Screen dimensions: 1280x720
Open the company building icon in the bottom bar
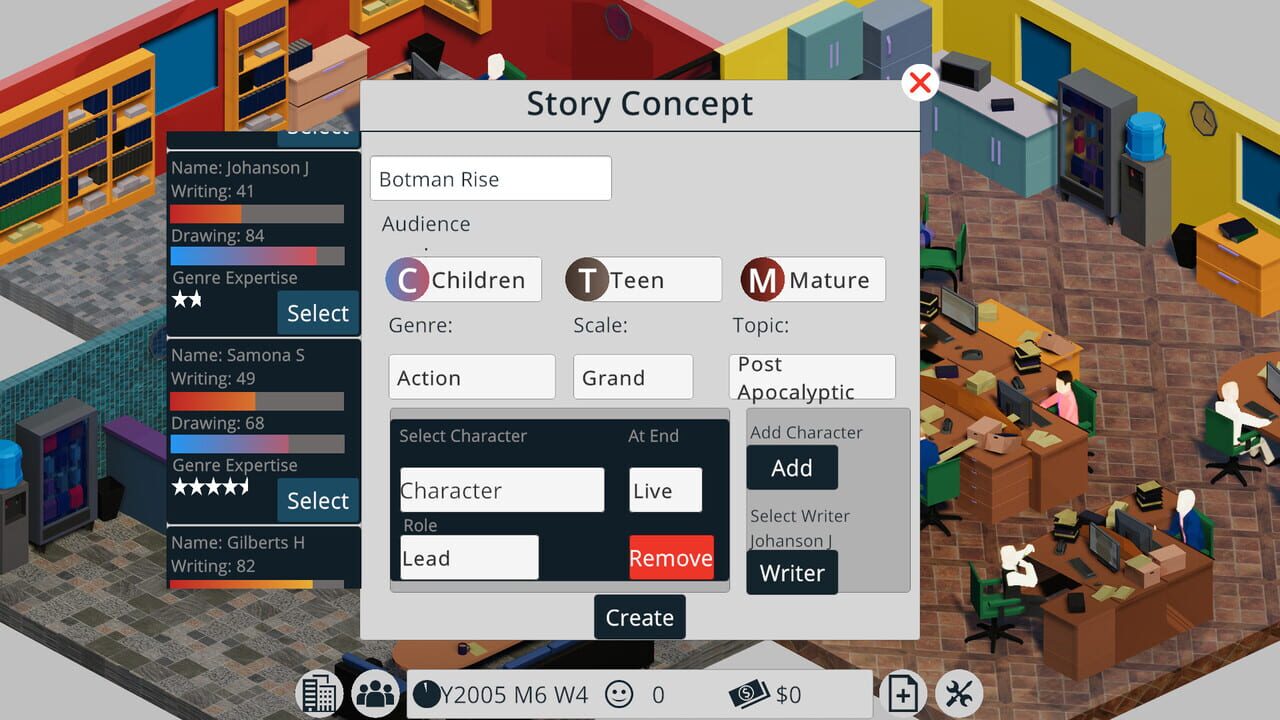tap(318, 692)
